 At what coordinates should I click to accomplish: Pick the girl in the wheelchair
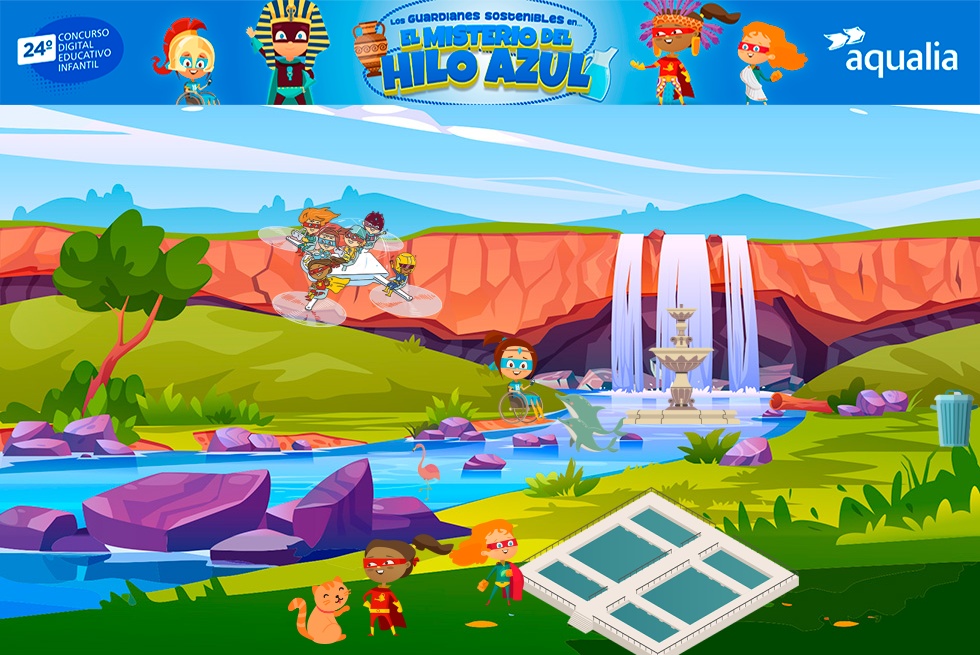click(516, 380)
